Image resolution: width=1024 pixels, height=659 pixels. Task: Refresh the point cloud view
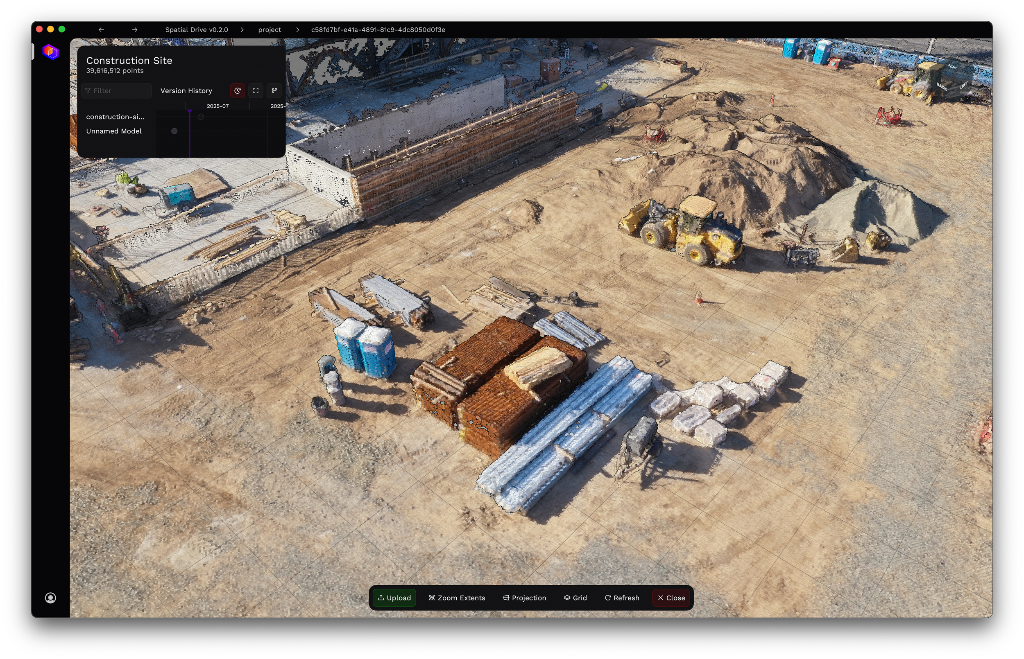621,598
